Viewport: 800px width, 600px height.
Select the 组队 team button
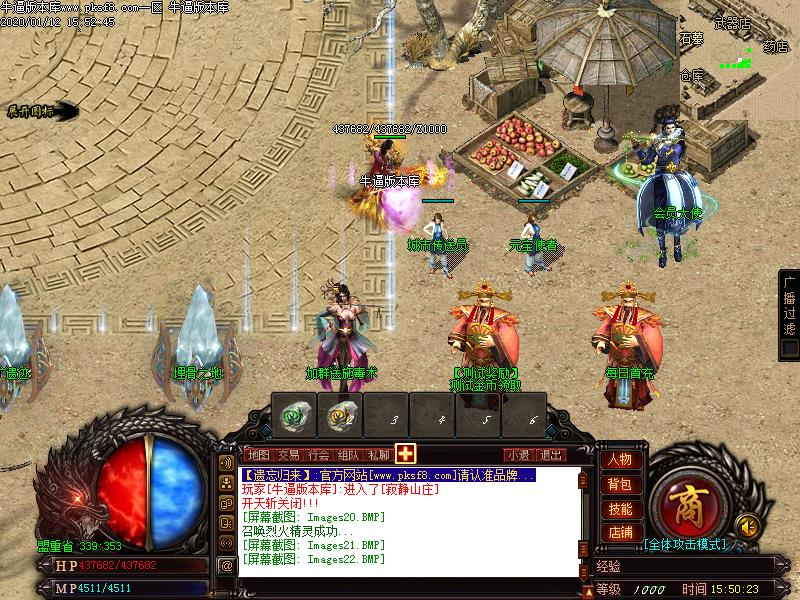348,455
